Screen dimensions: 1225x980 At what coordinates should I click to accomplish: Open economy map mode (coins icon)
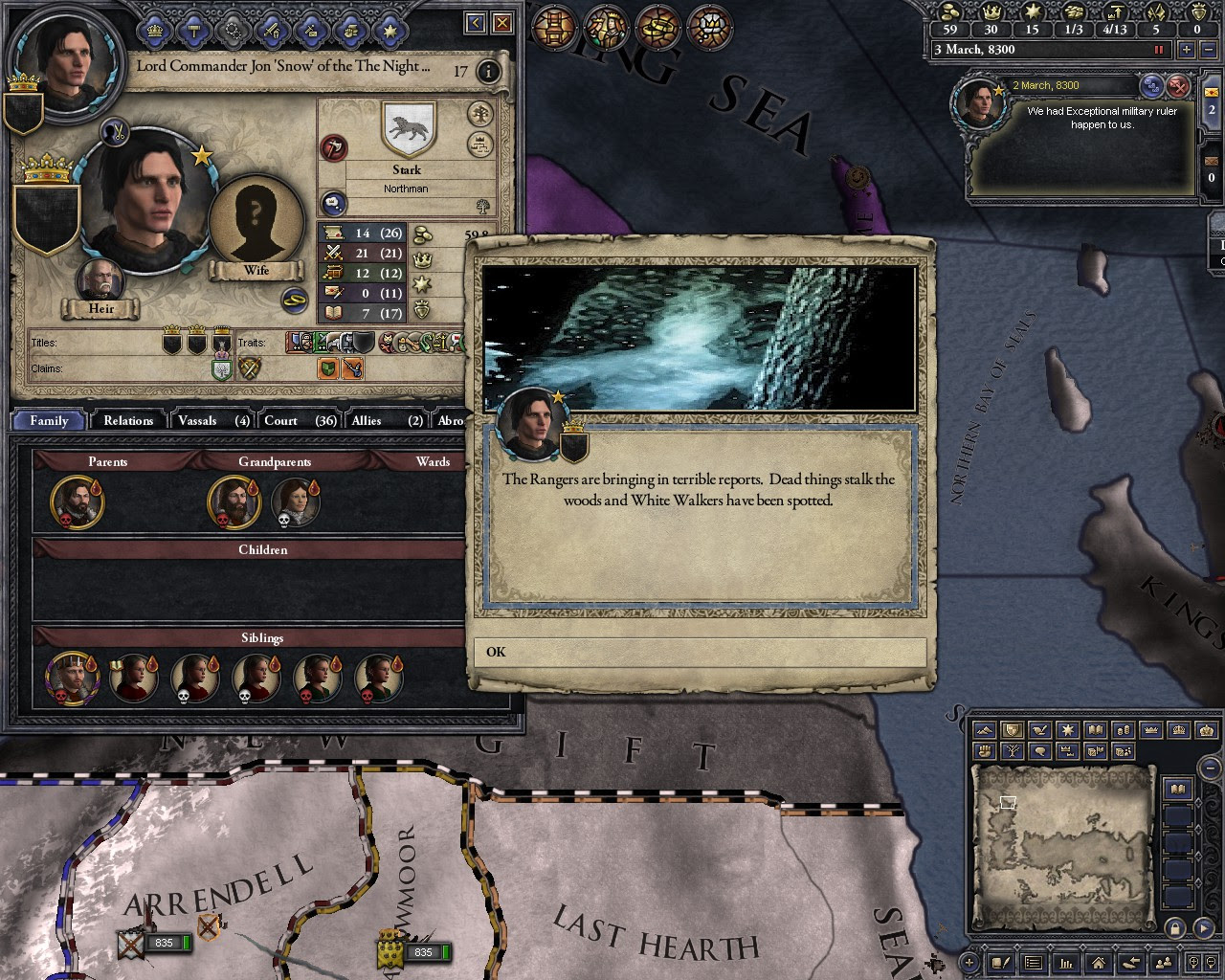tap(1125, 730)
